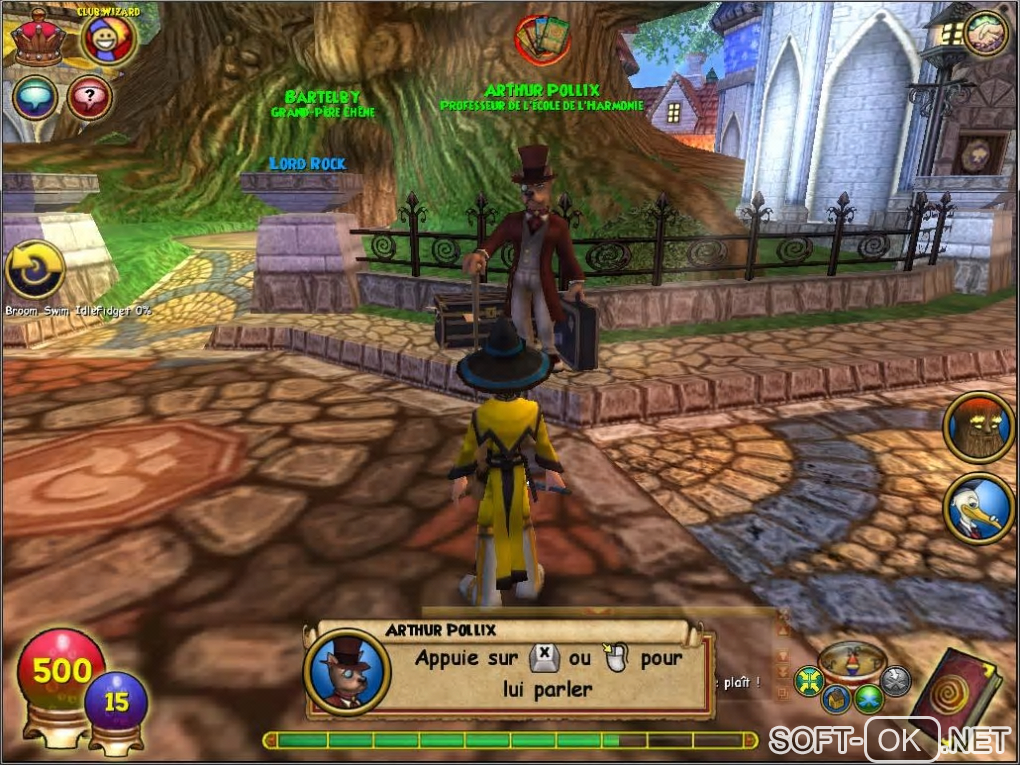1020x765 pixels.
Task: Select the tree-face character portrait
Action: click(979, 427)
